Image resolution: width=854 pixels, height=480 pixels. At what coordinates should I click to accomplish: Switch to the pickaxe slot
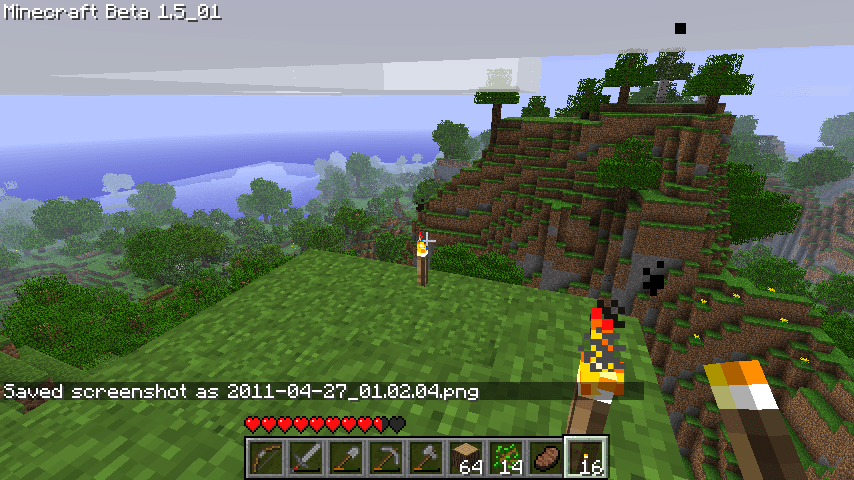click(385, 458)
